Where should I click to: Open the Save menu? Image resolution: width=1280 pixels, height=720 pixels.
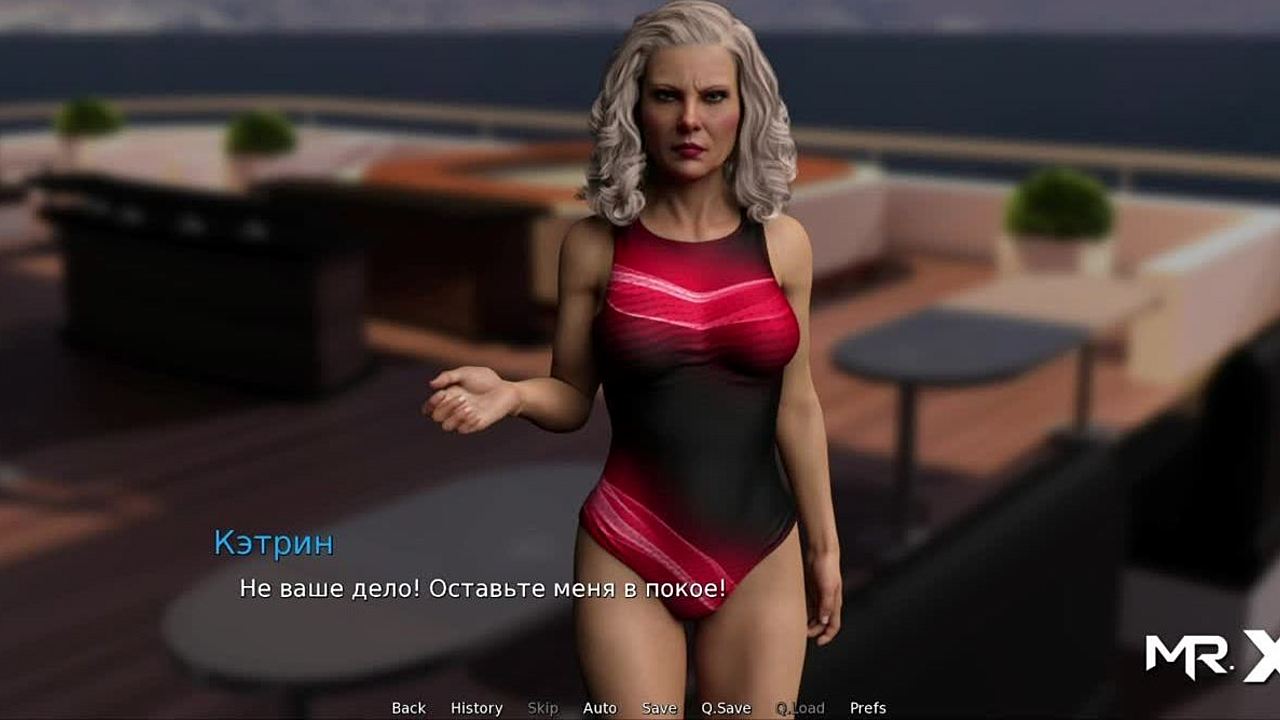pyautogui.click(x=659, y=708)
